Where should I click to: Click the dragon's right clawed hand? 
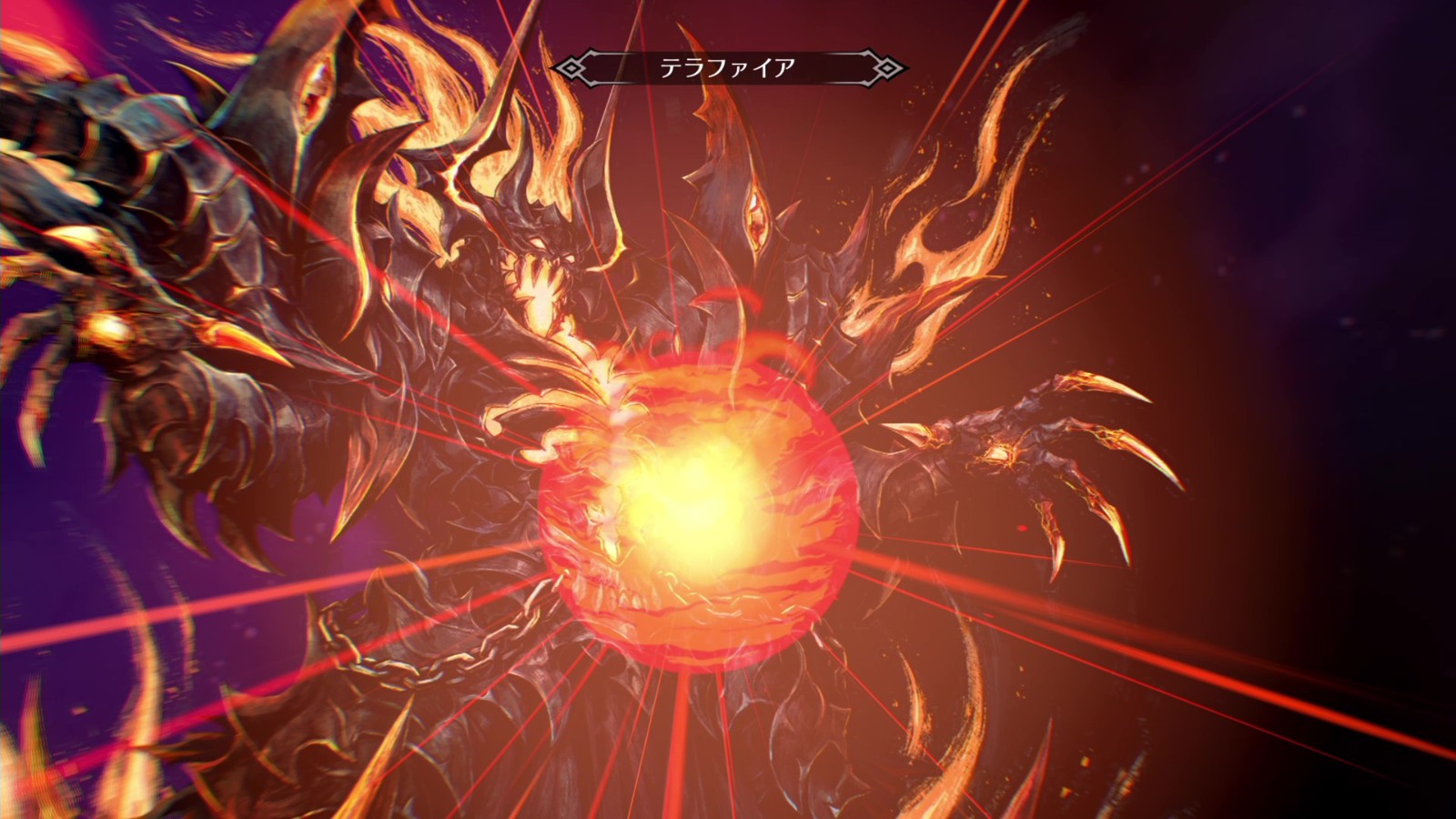[1019, 446]
